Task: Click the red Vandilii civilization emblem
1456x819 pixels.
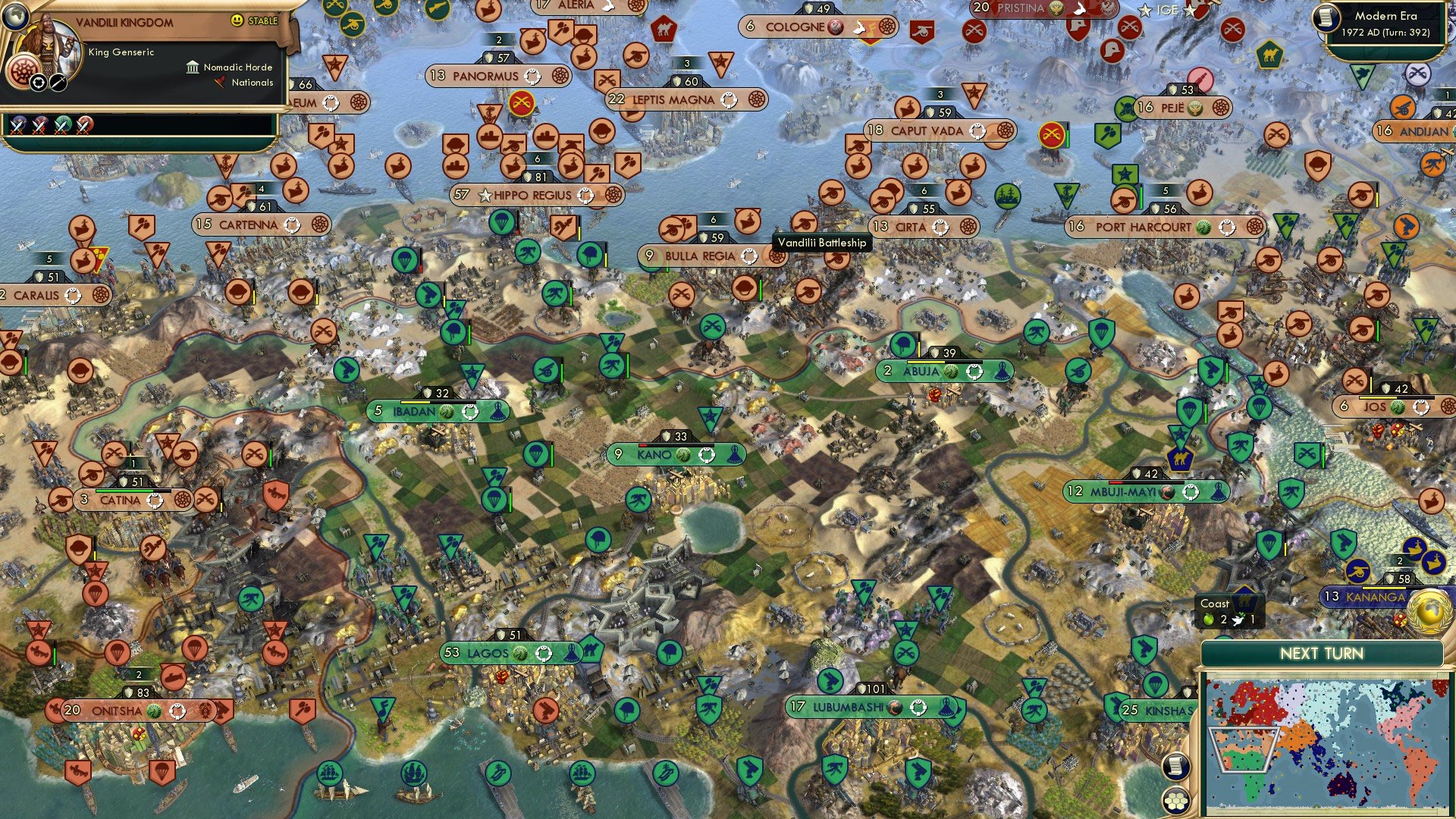Action: pyautogui.click(x=23, y=71)
